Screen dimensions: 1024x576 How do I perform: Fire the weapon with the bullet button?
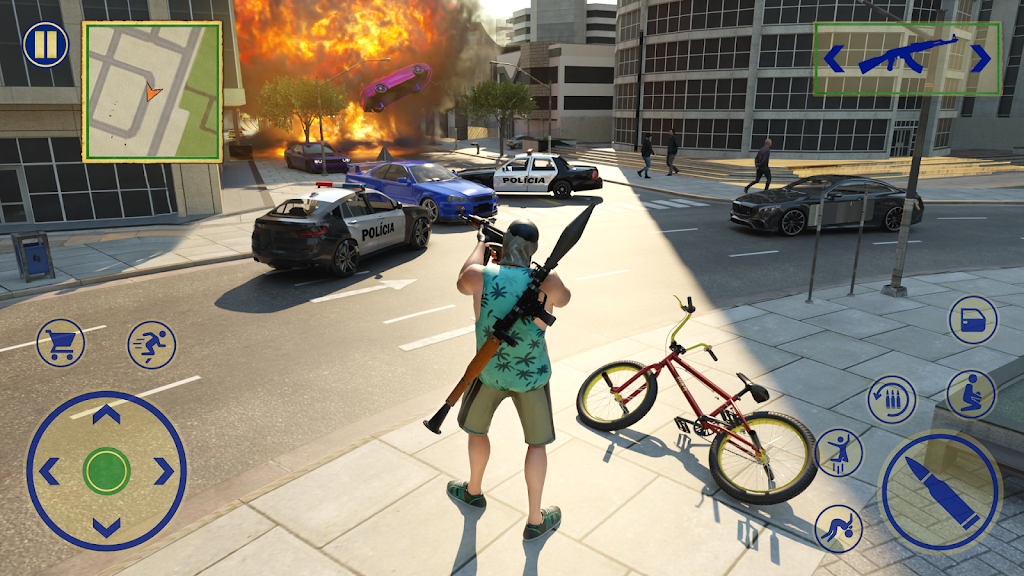click(x=939, y=490)
